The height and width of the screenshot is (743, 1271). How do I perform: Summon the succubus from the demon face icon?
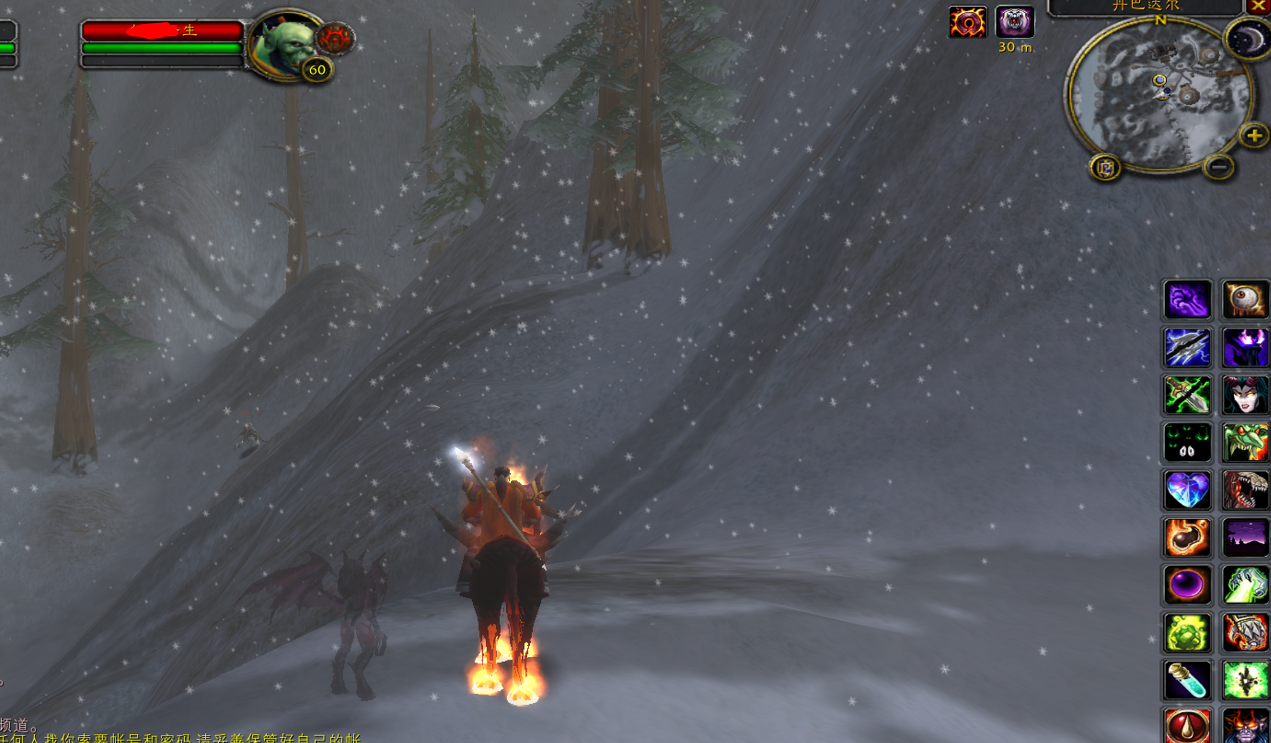(x=1246, y=396)
